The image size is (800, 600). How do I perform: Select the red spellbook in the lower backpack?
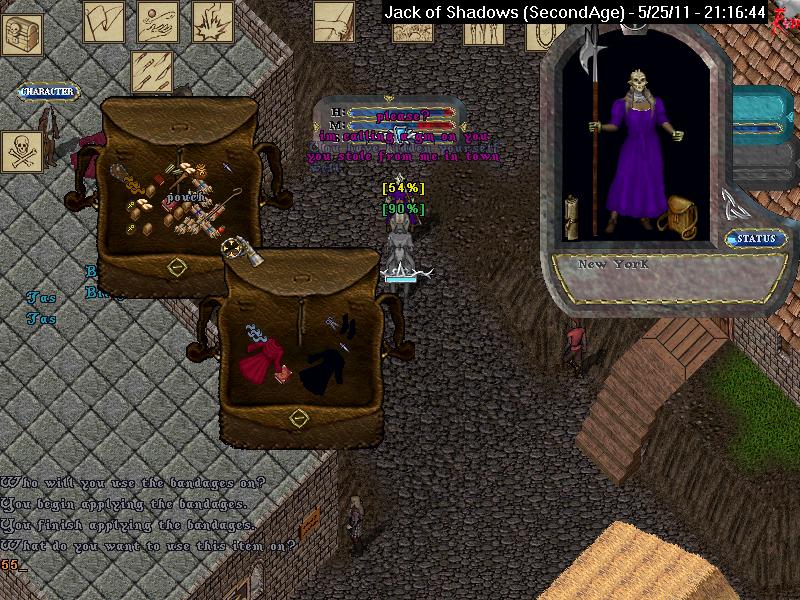tap(285, 373)
